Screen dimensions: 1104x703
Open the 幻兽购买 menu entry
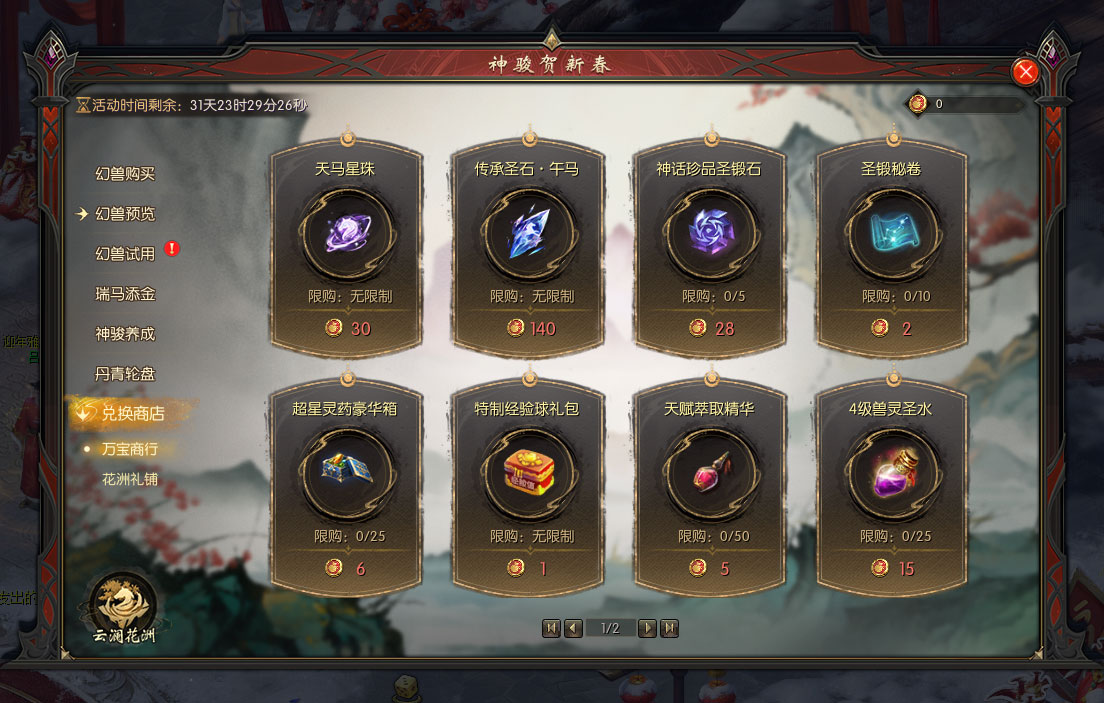coord(125,174)
